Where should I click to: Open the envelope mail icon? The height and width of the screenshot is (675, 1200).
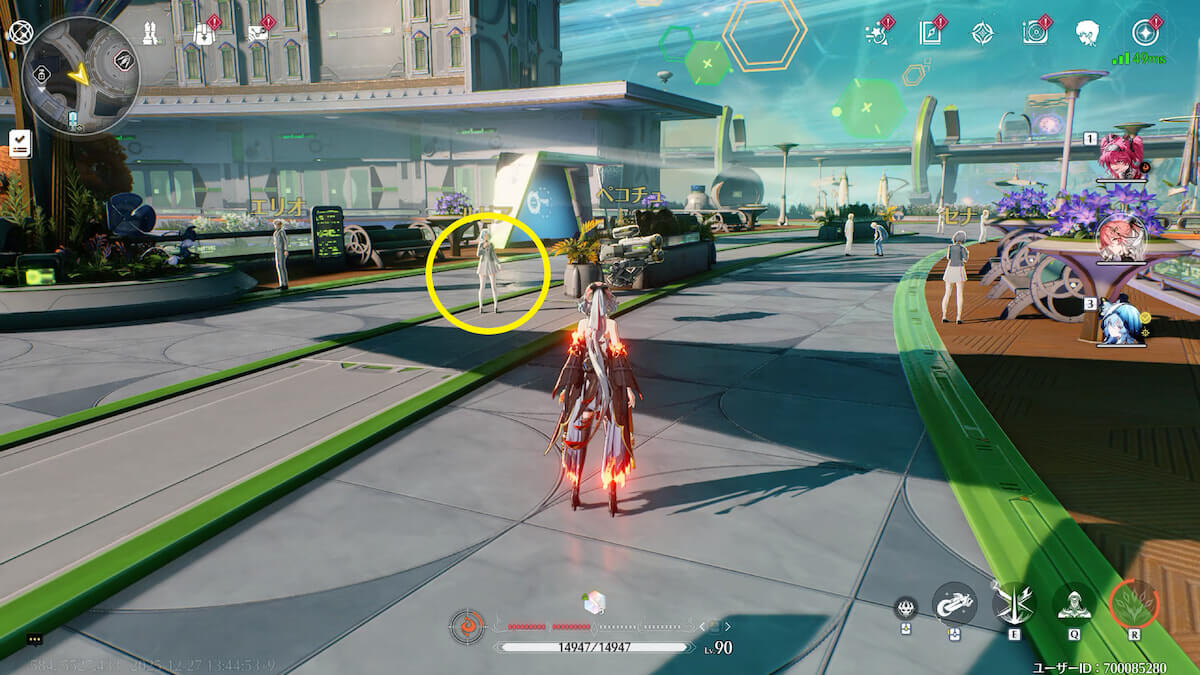257,33
